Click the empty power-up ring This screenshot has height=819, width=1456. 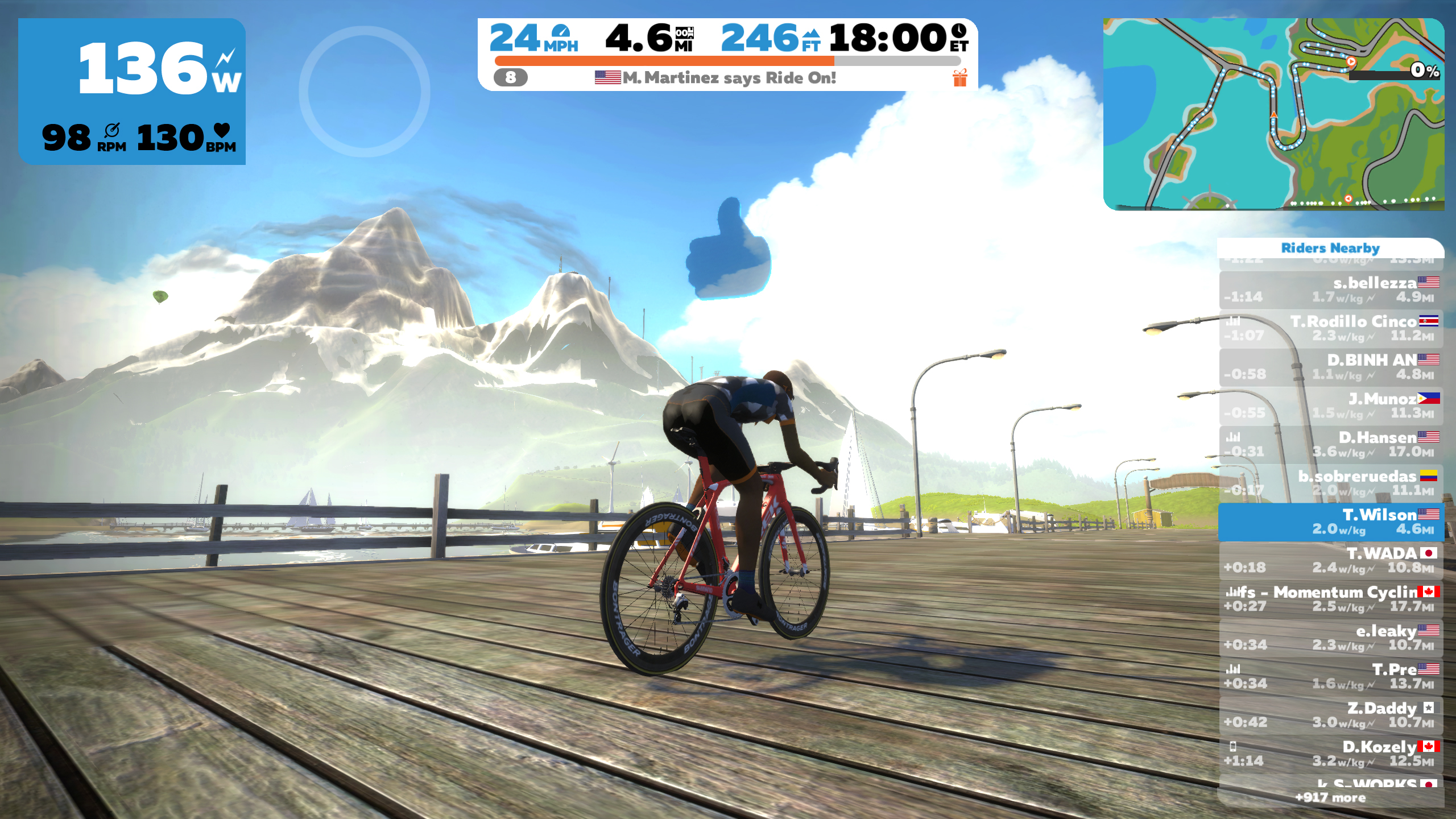[364, 91]
